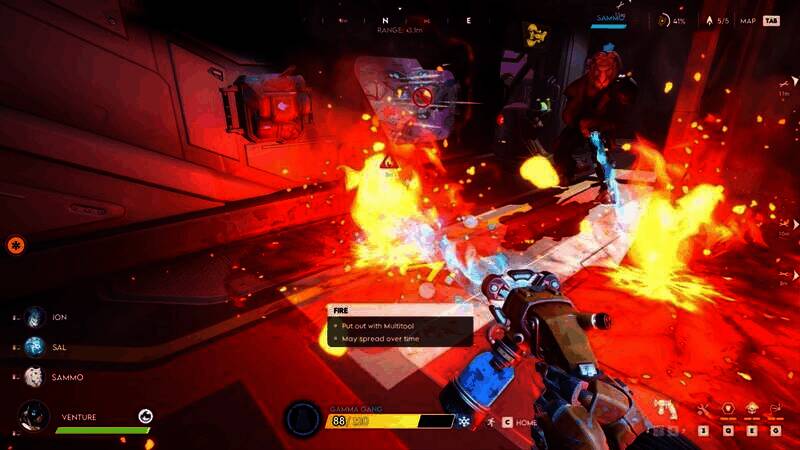Select teammate SAMMO's portrait
The image size is (800, 450).
pos(36,376)
